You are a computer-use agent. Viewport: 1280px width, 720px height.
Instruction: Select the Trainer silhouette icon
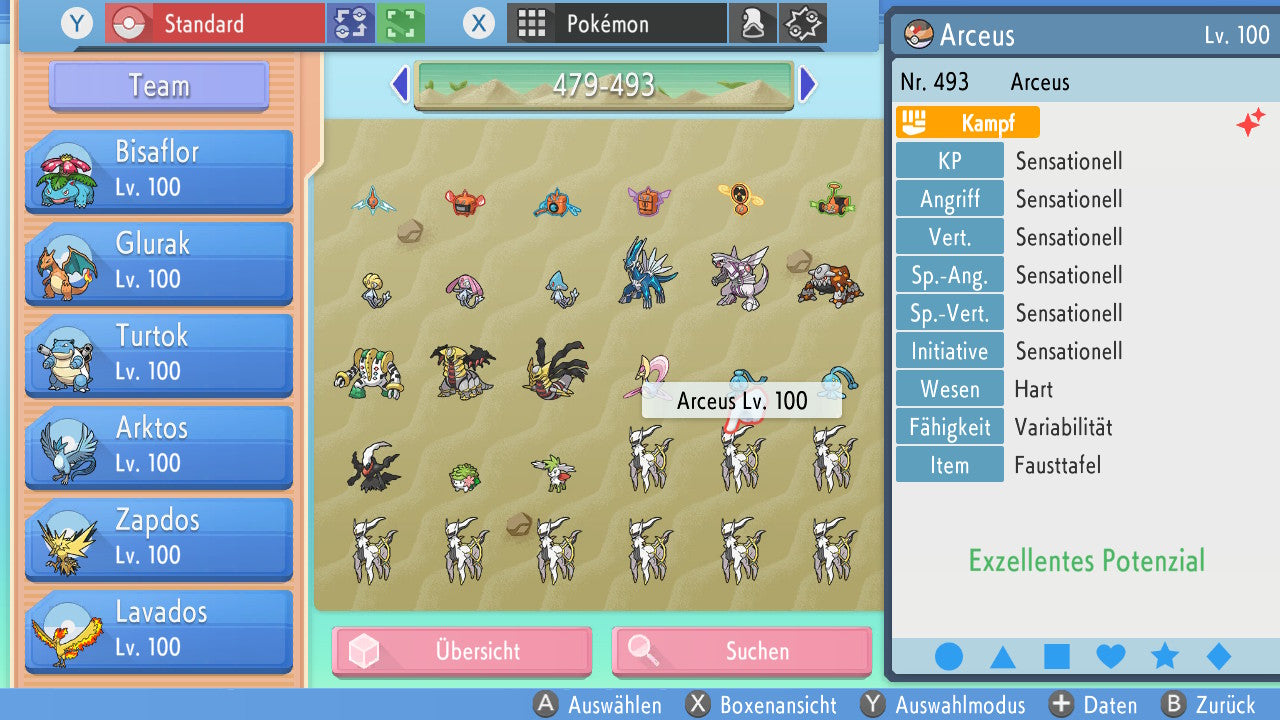pos(753,23)
